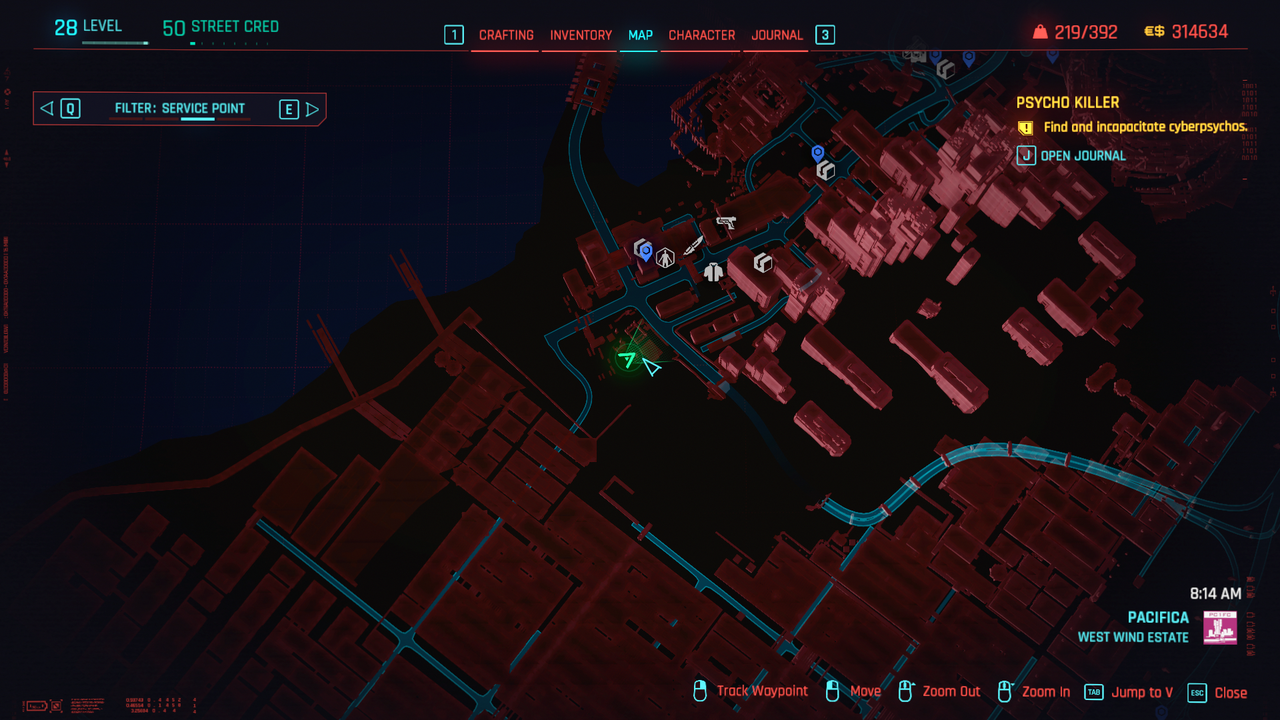Select the pistol weapon shop marker
This screenshot has width=1280, height=720.
tap(726, 222)
